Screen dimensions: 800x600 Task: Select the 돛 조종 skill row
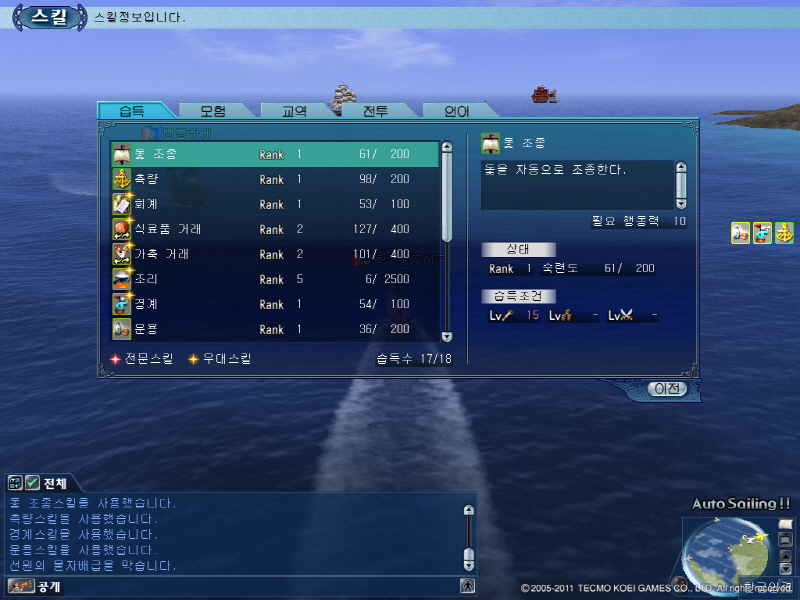click(x=274, y=155)
